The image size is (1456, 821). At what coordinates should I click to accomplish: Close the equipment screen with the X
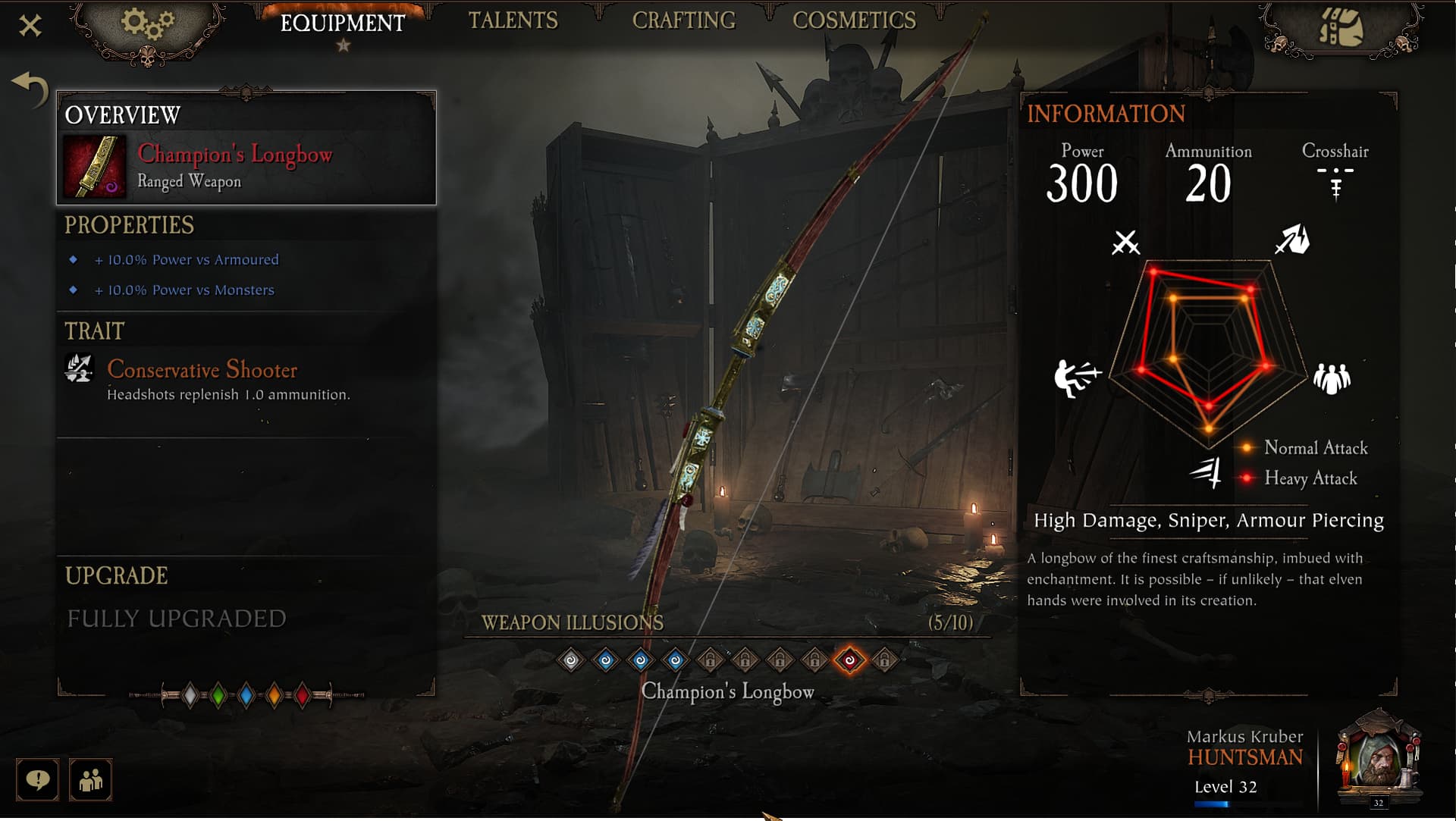(30, 26)
